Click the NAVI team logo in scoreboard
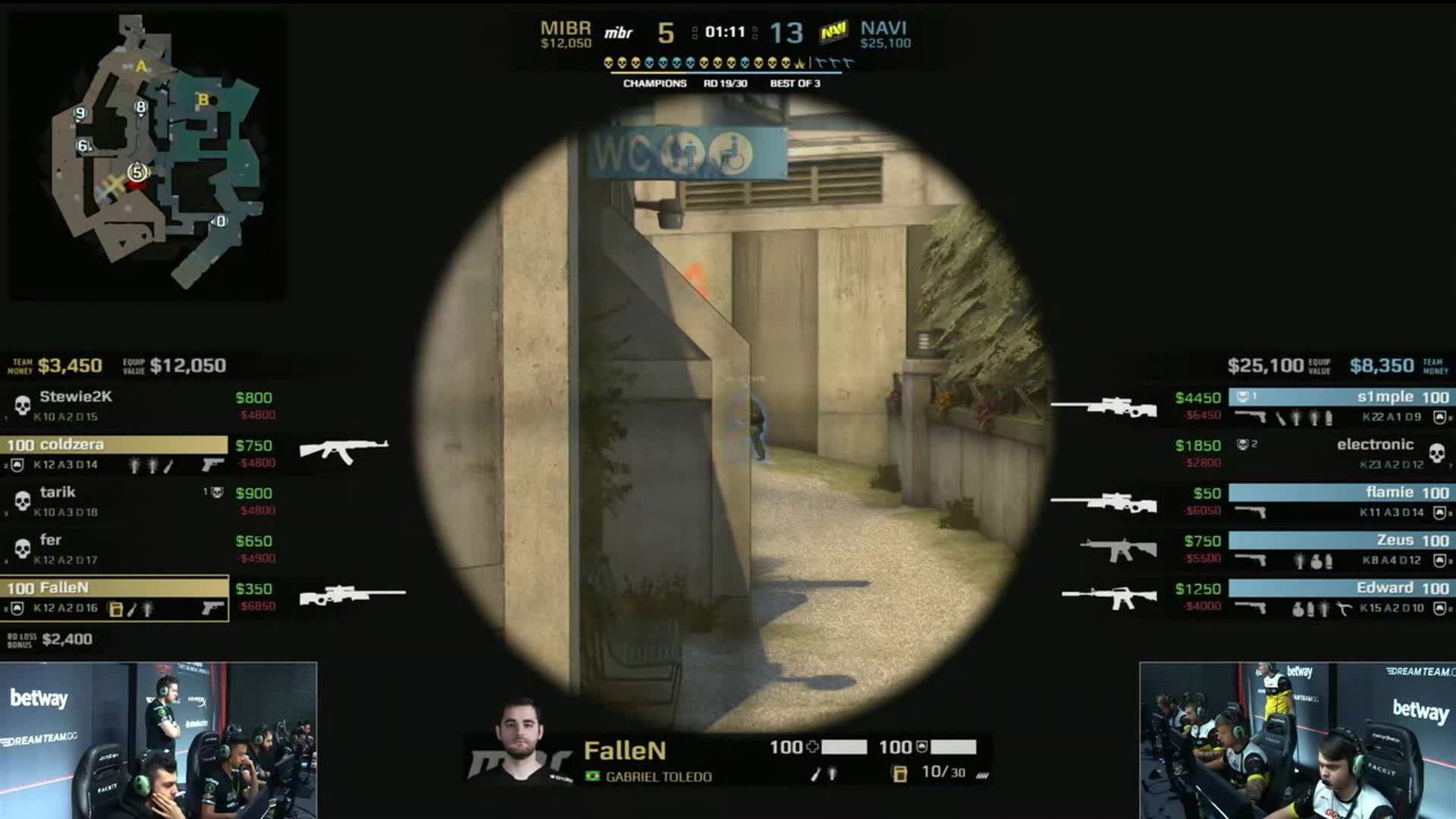Viewport: 1456px width, 819px height. [x=833, y=33]
